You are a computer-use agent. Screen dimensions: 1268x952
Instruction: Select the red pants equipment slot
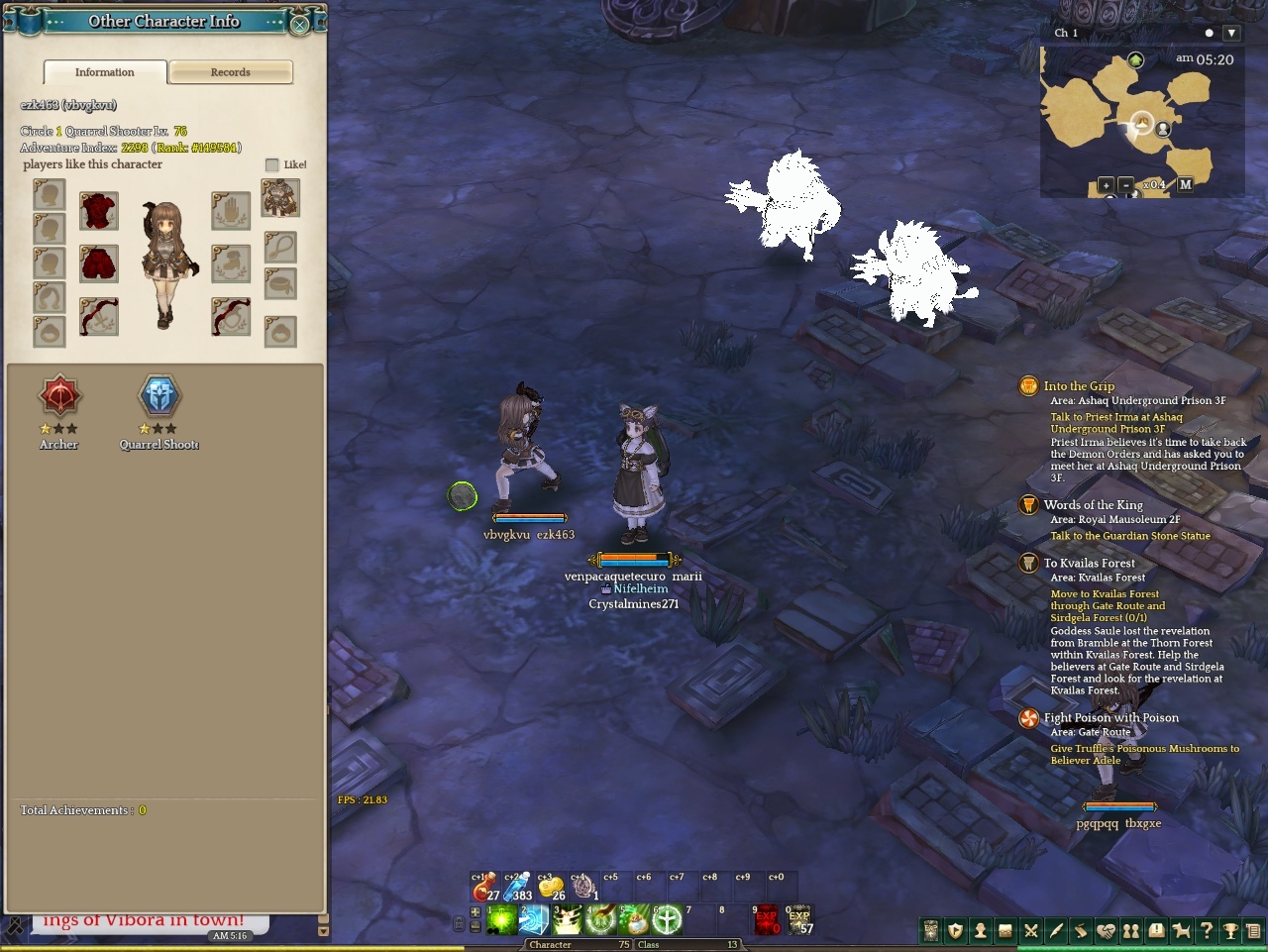[x=99, y=264]
